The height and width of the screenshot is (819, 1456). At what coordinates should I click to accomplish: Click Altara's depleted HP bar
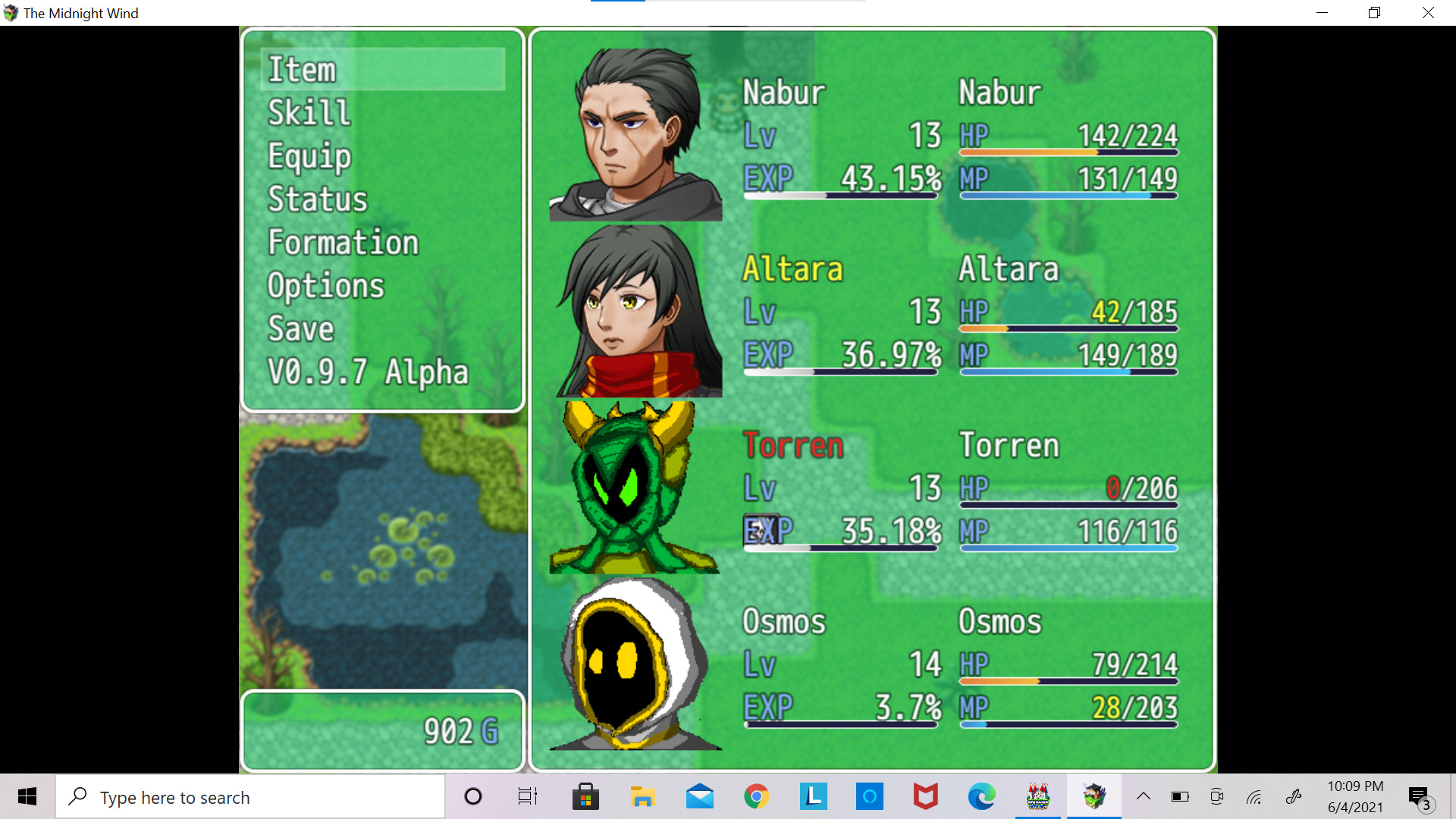pos(1069,328)
